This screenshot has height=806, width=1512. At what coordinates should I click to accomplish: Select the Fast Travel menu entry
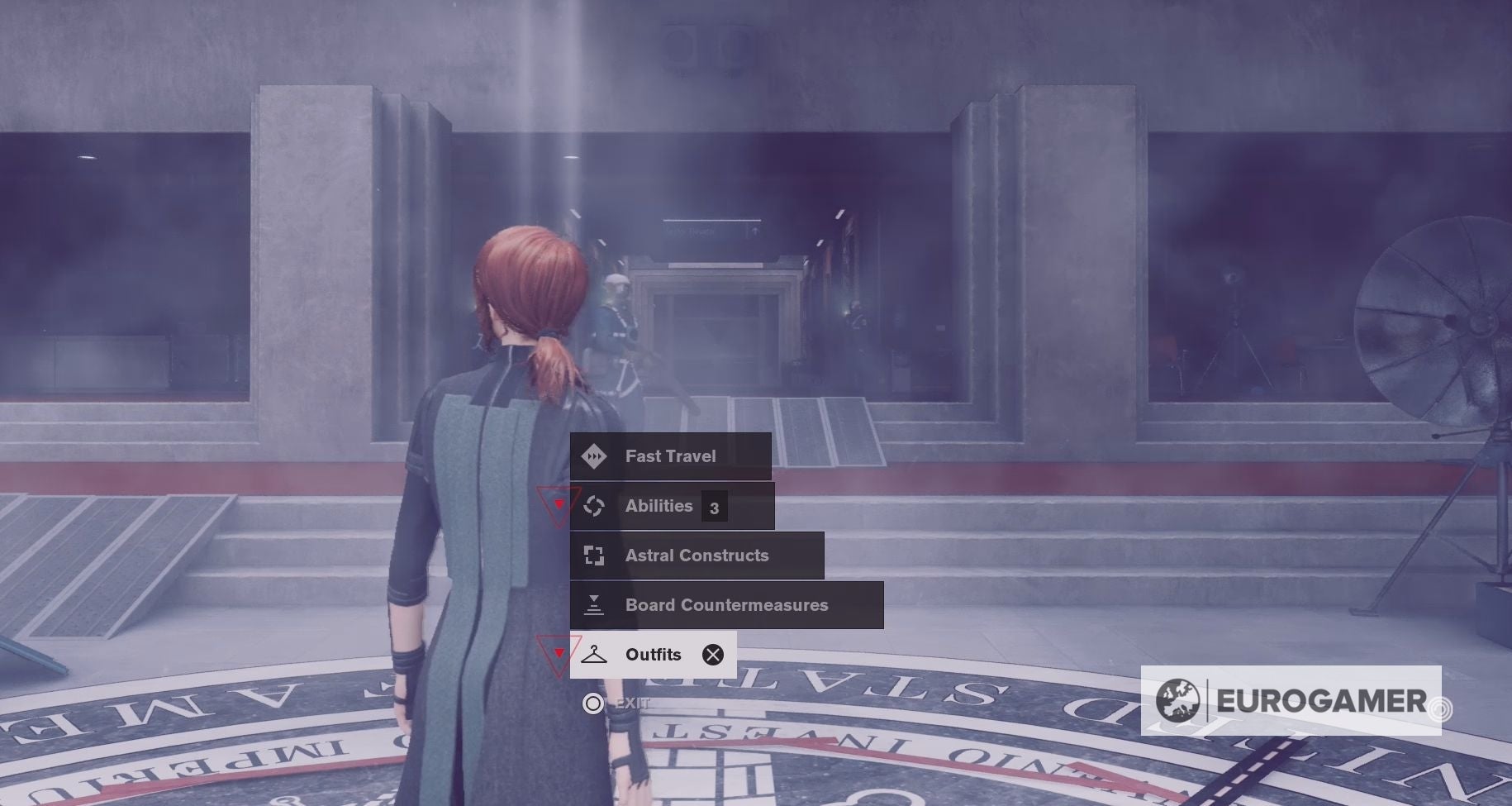click(x=670, y=455)
